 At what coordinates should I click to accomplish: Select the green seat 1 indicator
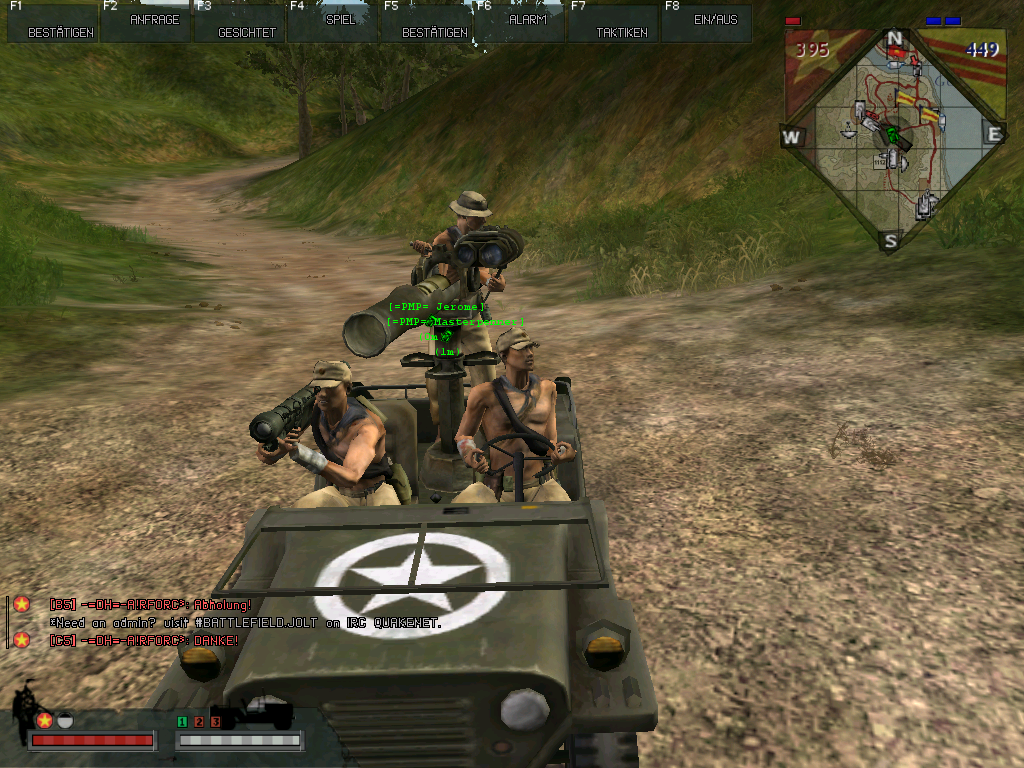point(182,721)
